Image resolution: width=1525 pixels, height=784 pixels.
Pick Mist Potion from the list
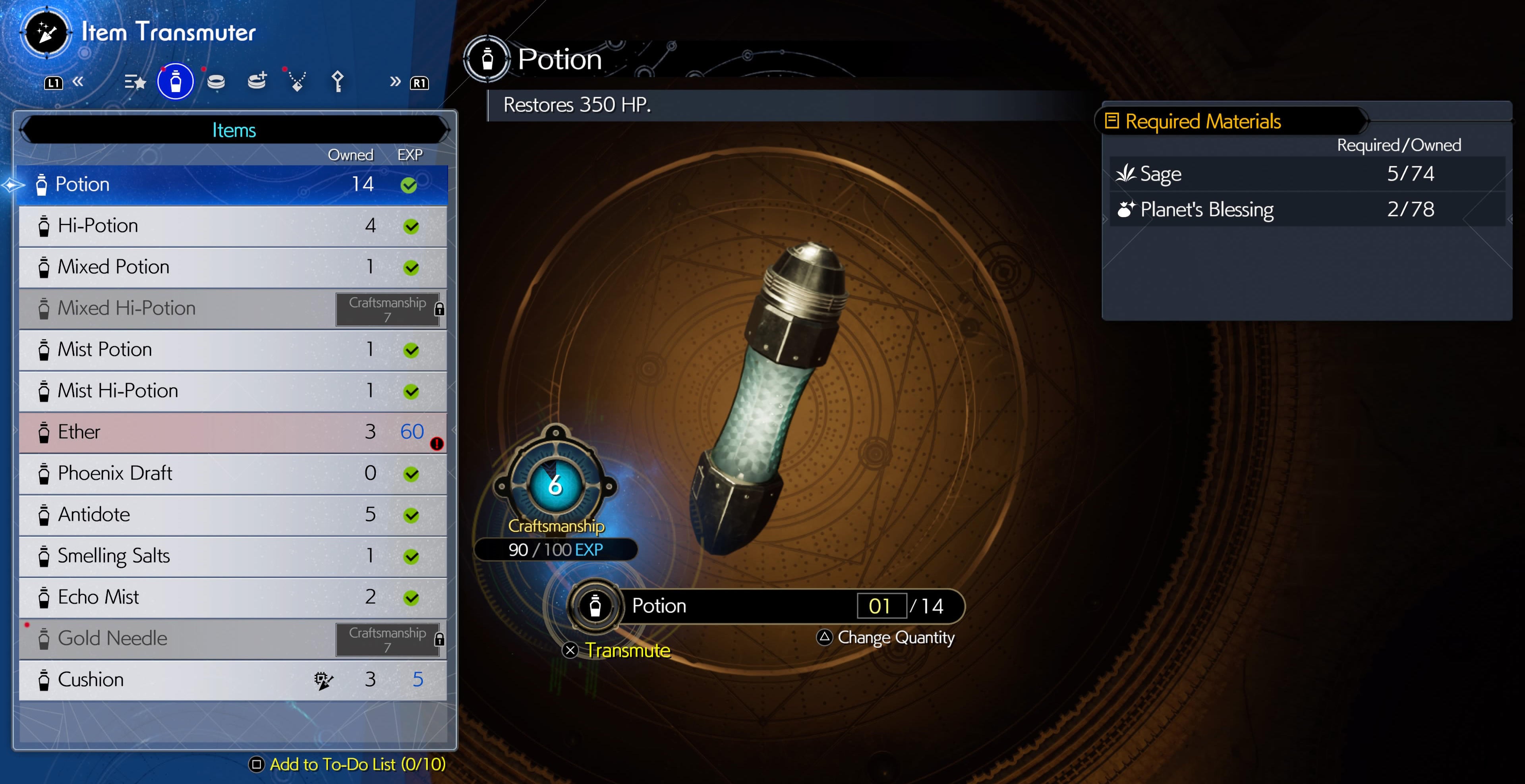[232, 350]
